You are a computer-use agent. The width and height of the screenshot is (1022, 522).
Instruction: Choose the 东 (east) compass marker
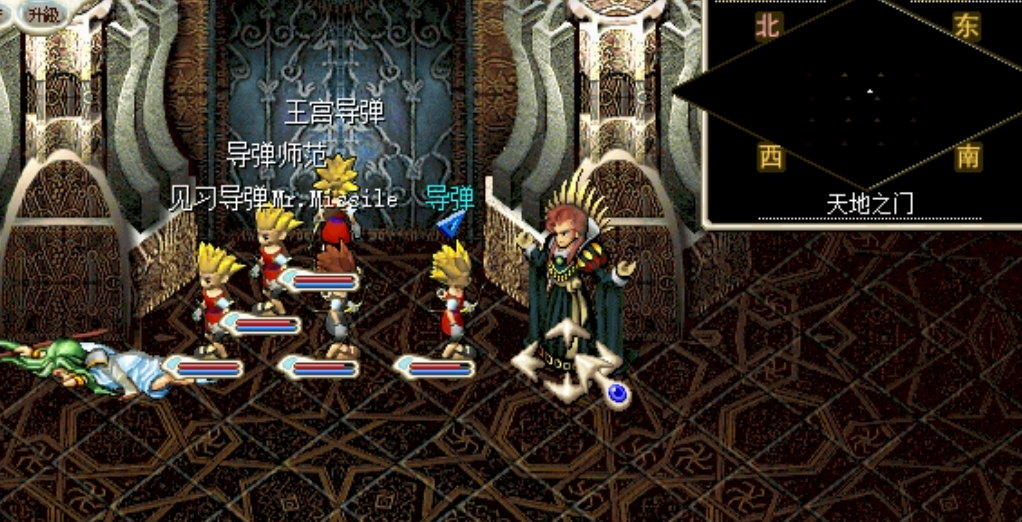tap(967, 28)
